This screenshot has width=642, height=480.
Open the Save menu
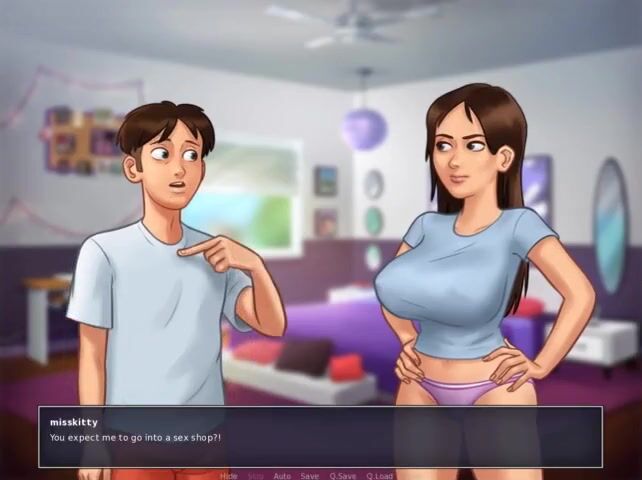coord(310,476)
